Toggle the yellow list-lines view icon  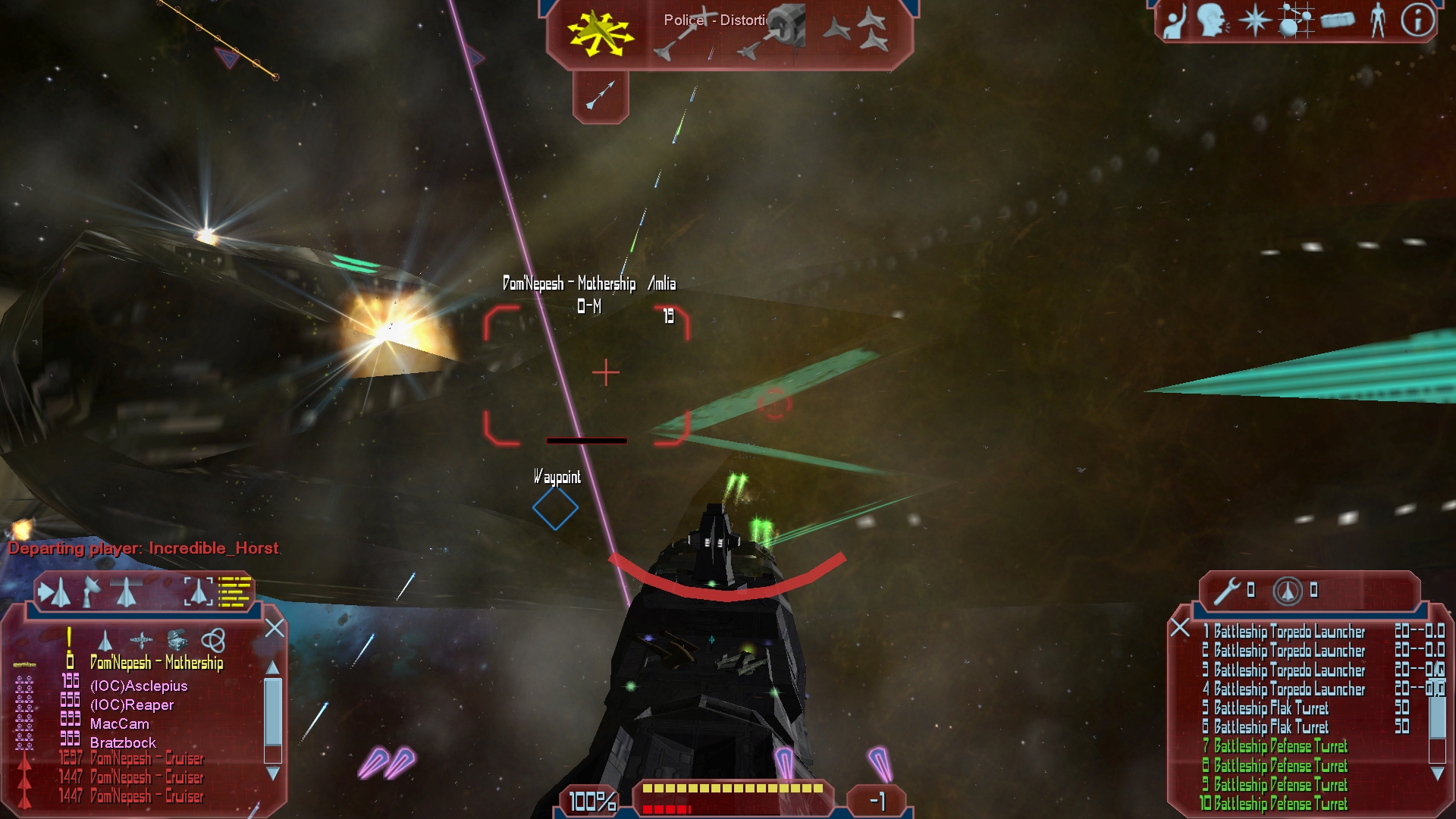pos(234,591)
